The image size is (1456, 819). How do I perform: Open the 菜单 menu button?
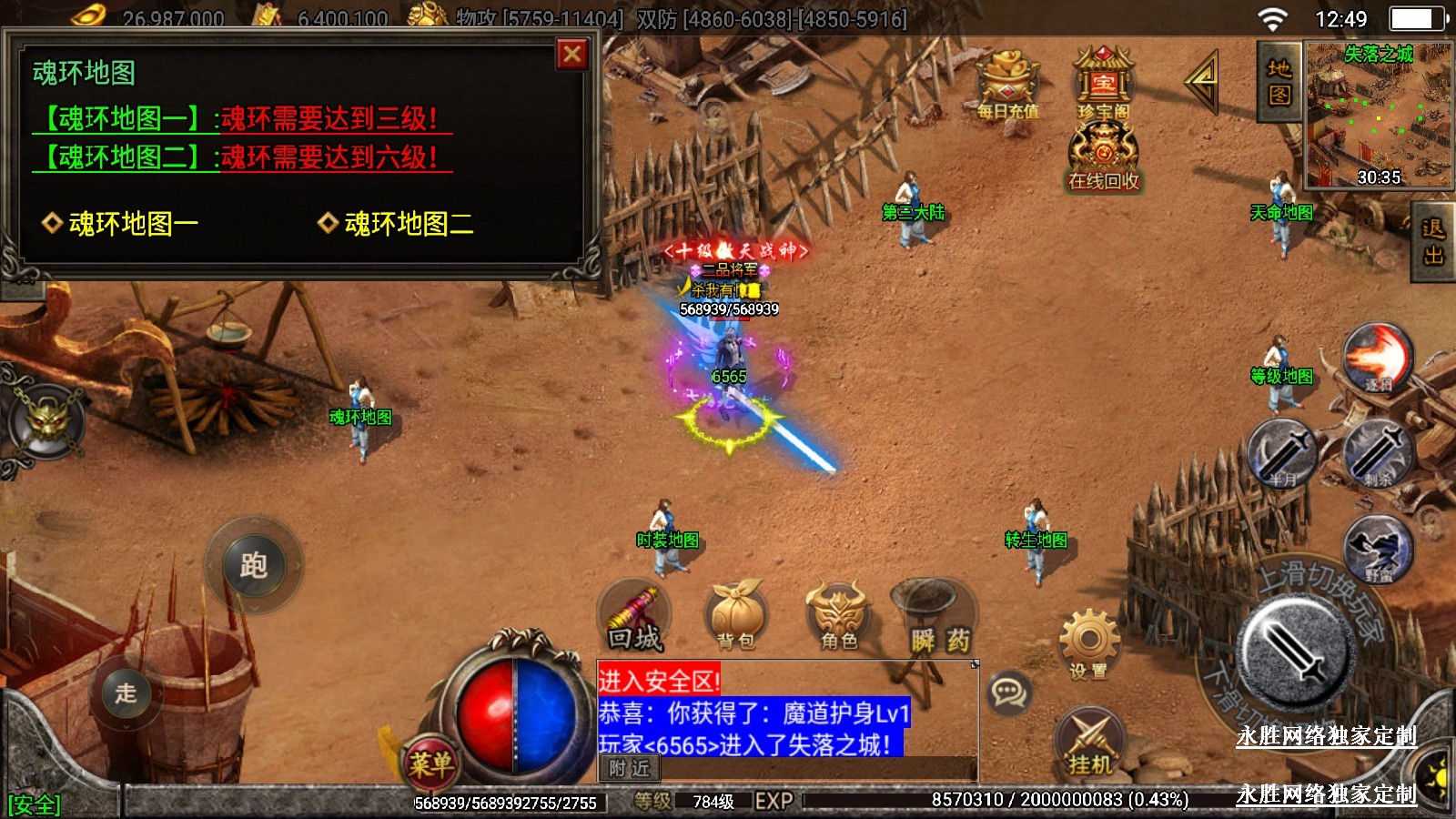(430, 763)
